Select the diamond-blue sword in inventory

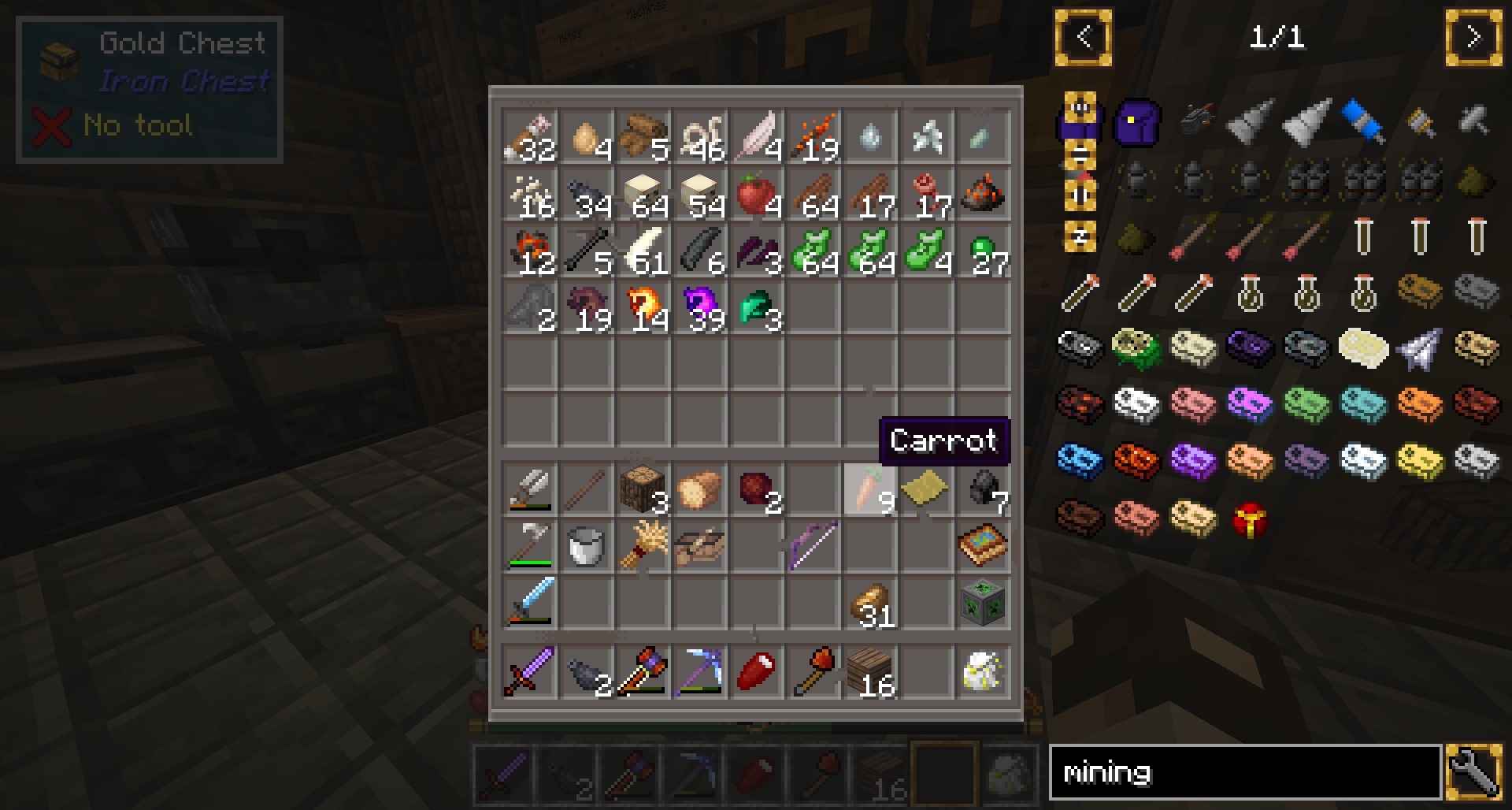point(530,603)
